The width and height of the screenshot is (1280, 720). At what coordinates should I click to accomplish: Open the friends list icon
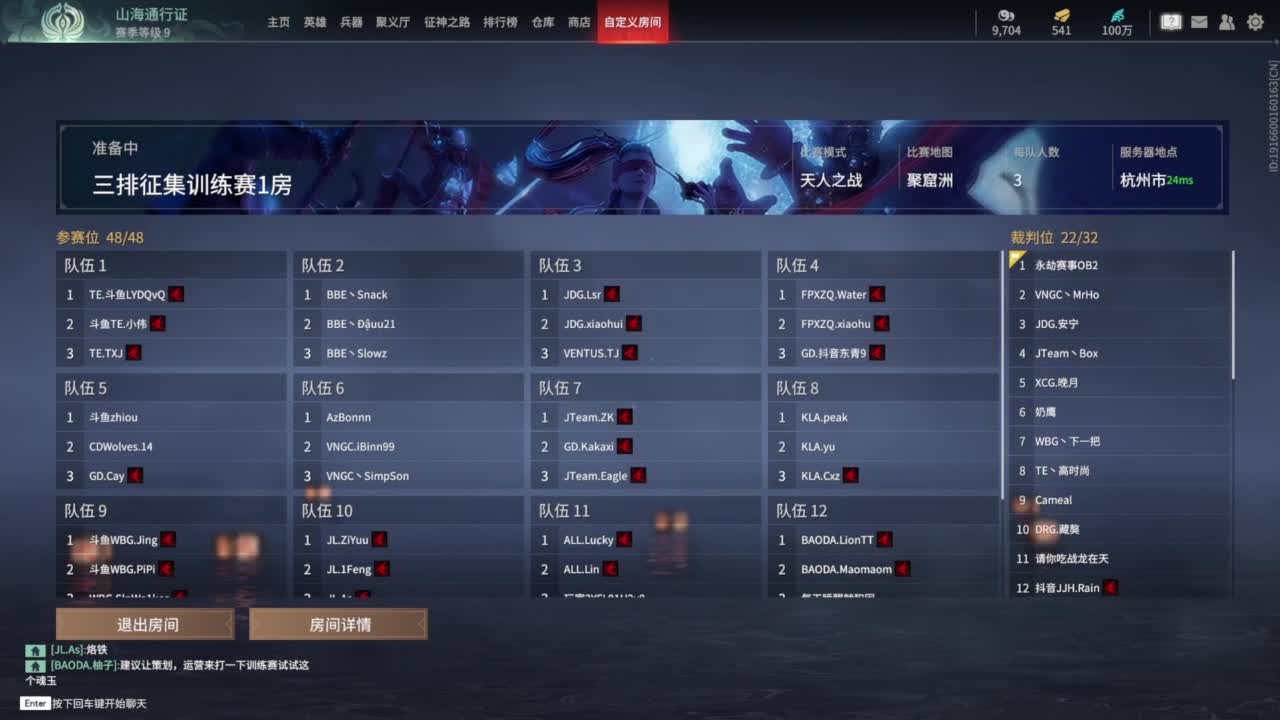click(1227, 21)
